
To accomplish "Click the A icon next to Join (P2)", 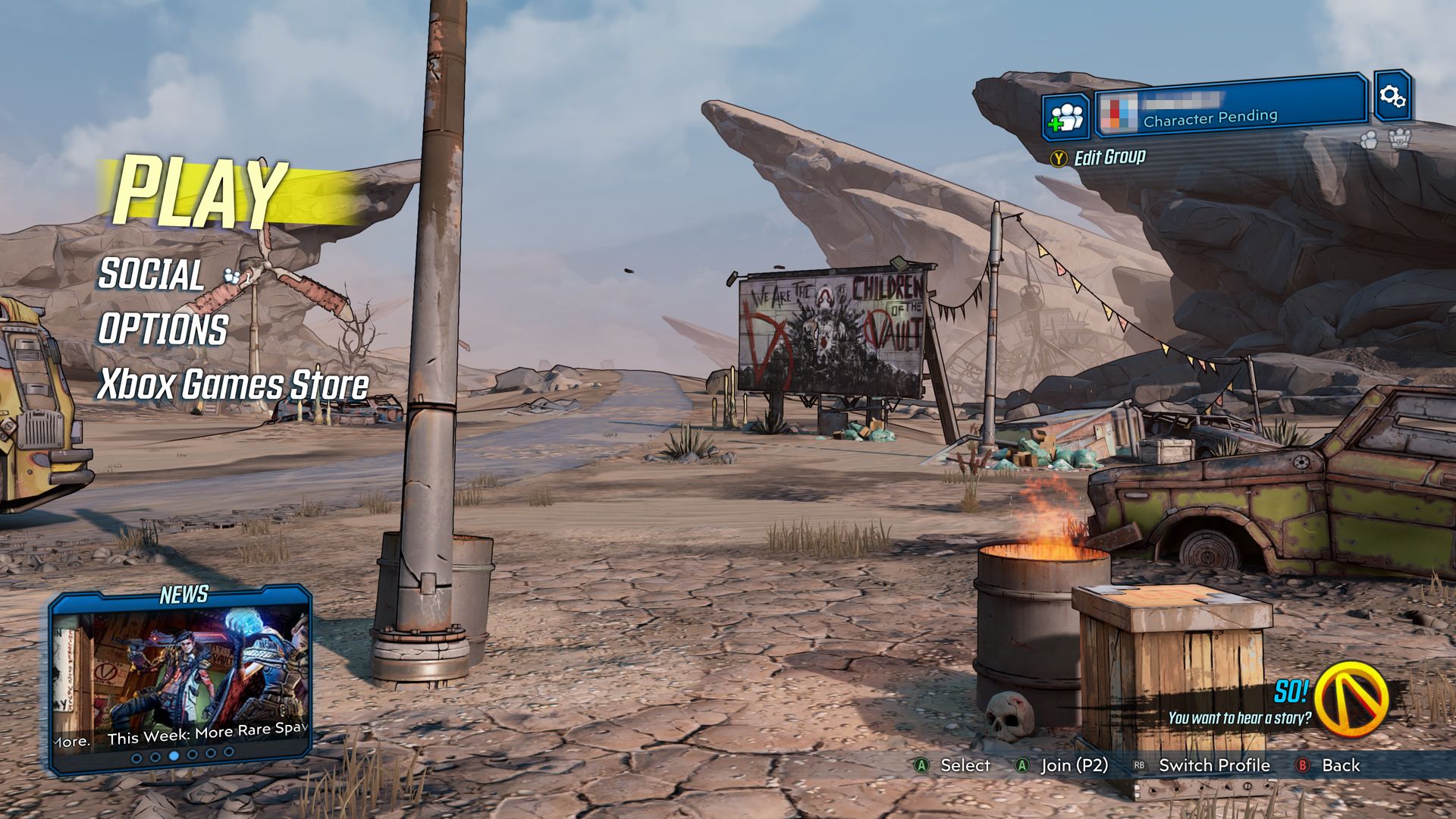I will [1021, 766].
